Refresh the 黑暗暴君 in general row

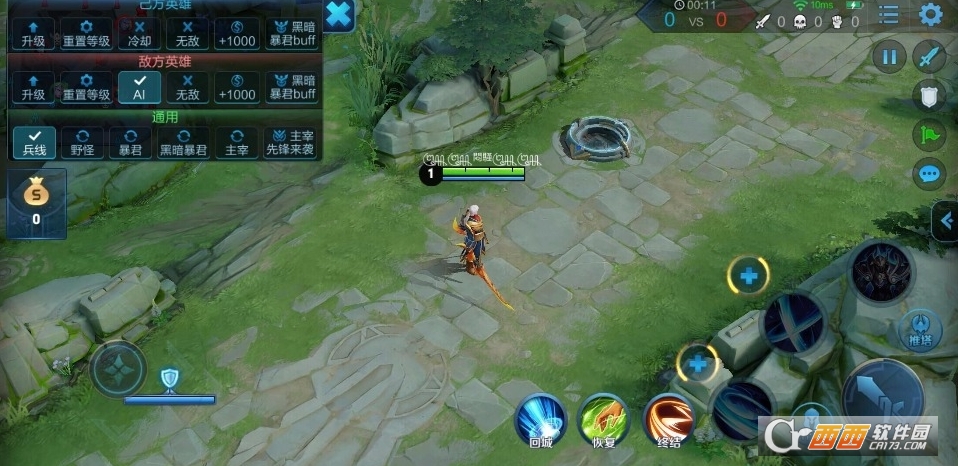click(185, 142)
